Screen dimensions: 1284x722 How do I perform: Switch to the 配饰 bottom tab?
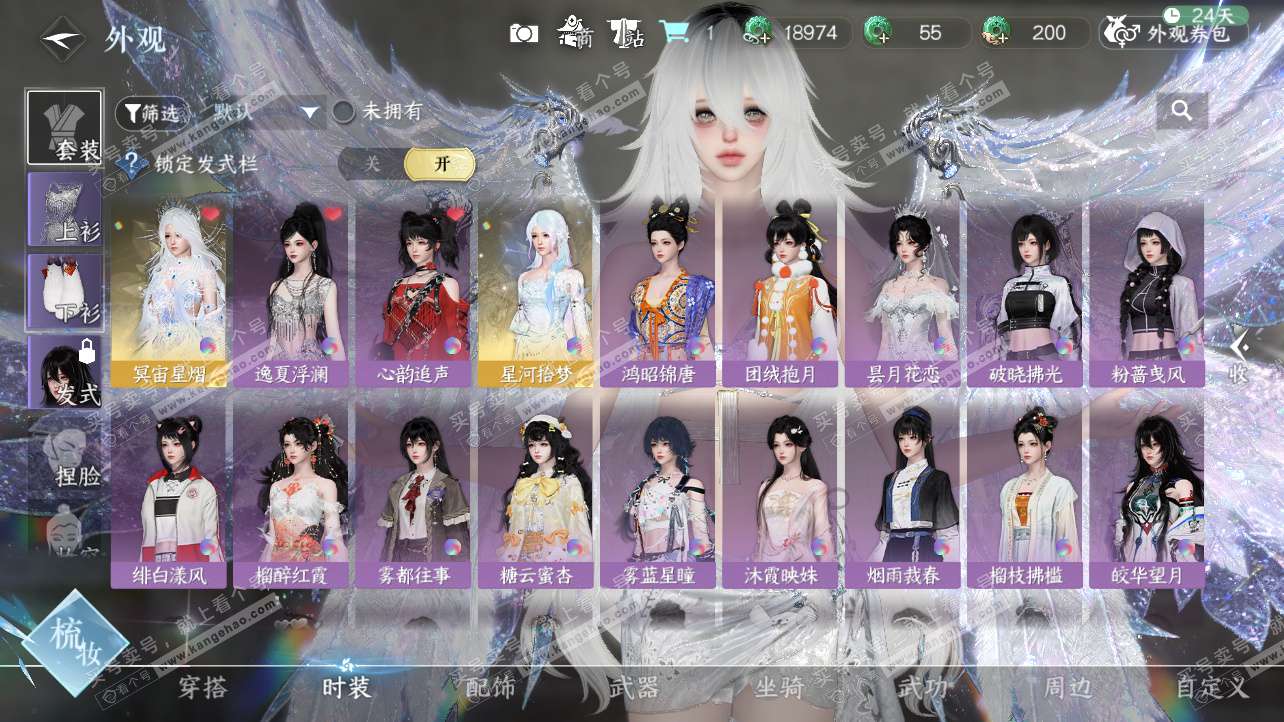click(490, 688)
